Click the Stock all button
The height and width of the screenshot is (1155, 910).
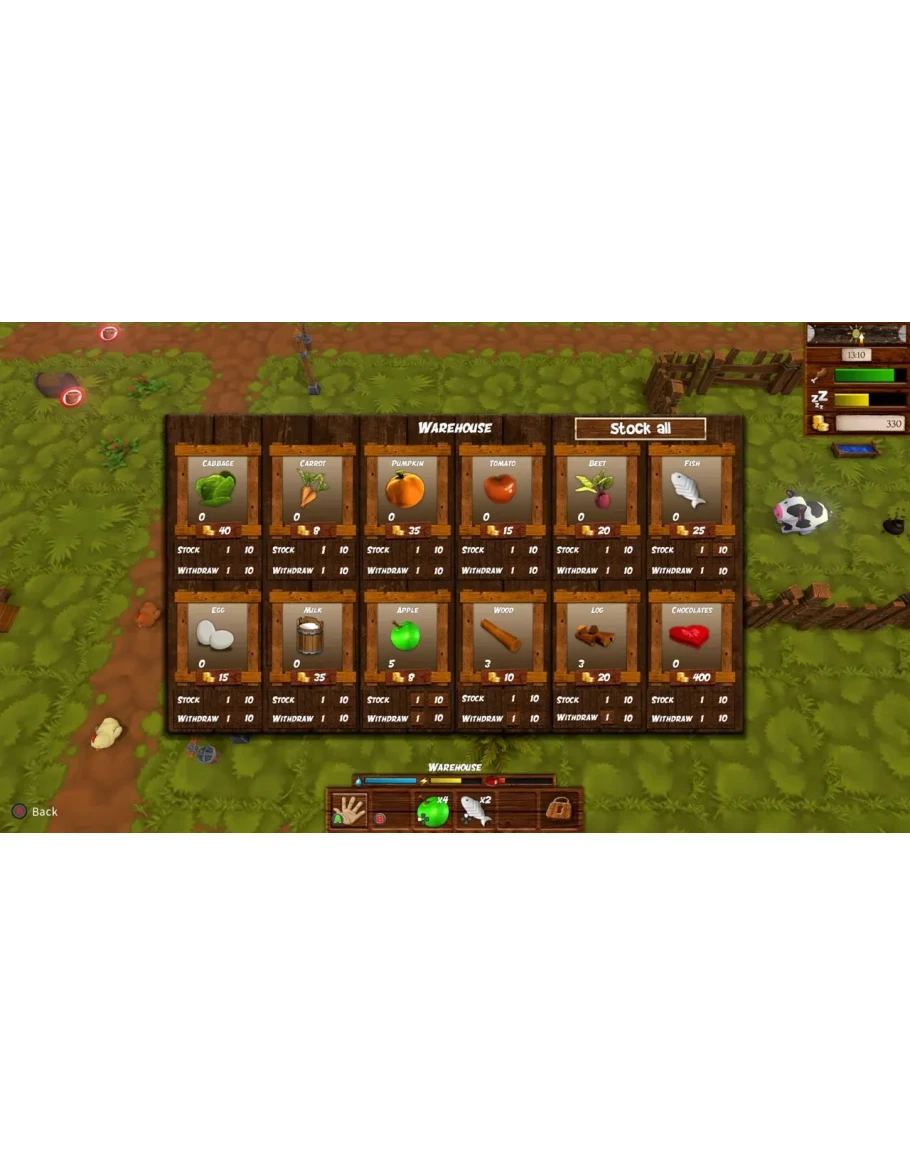640,429
